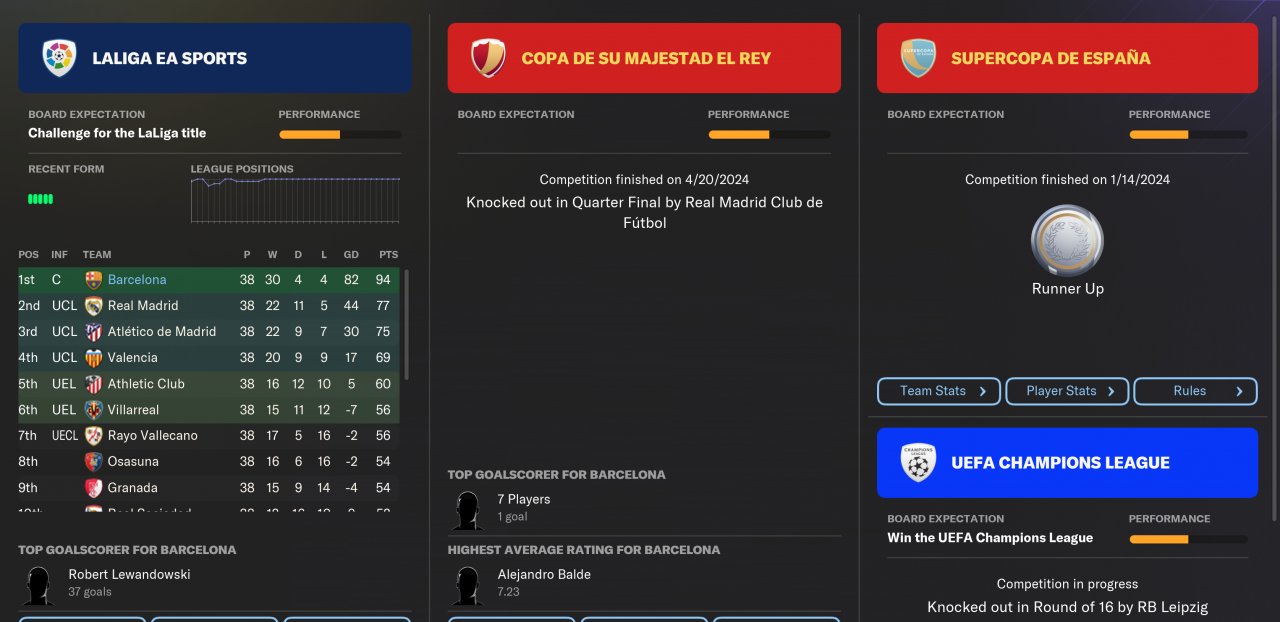The image size is (1280, 622).
Task: Choose Atlético de Madrid table row
Action: [x=162, y=332]
